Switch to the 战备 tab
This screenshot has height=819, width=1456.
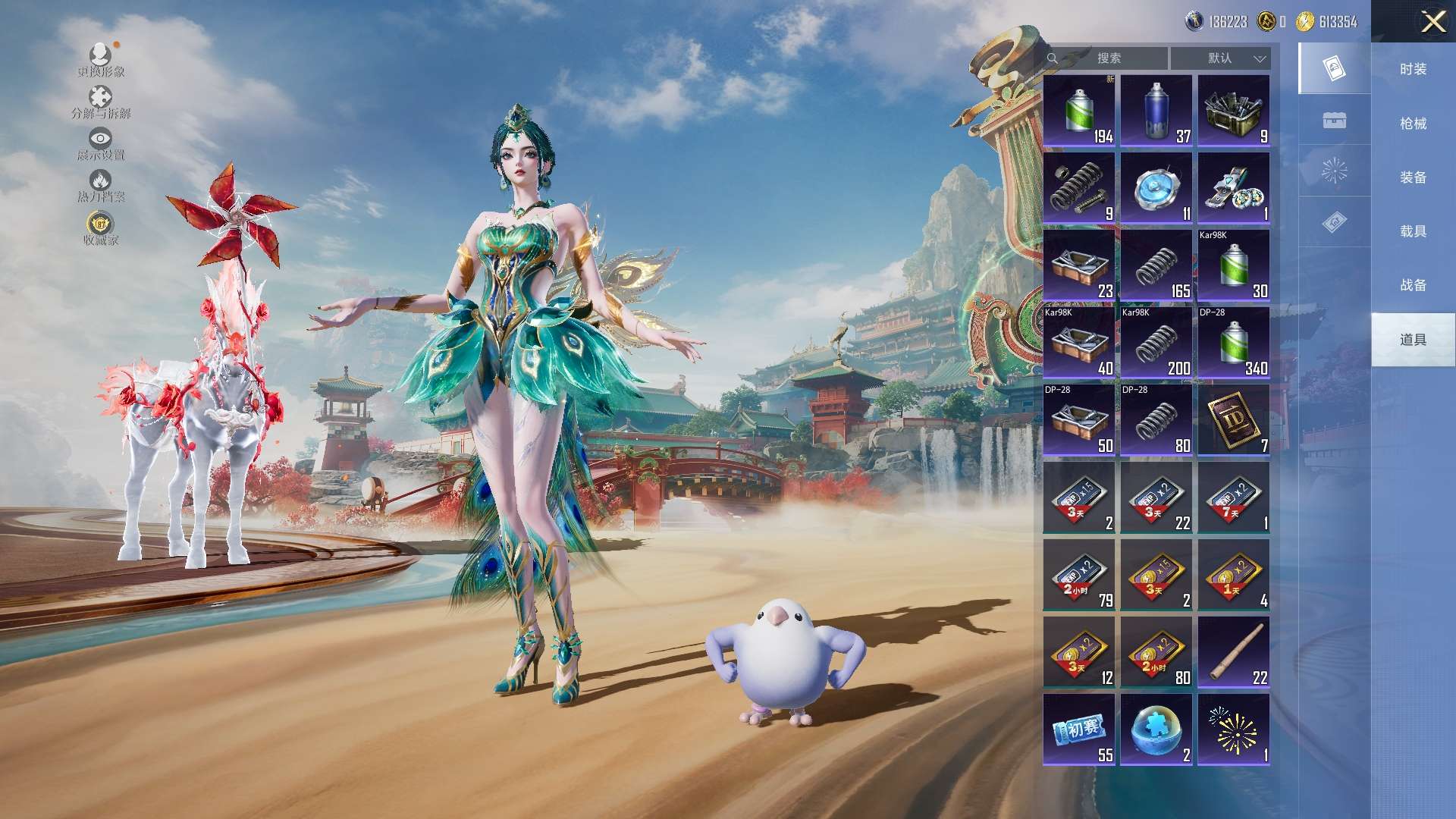pos(1413,285)
